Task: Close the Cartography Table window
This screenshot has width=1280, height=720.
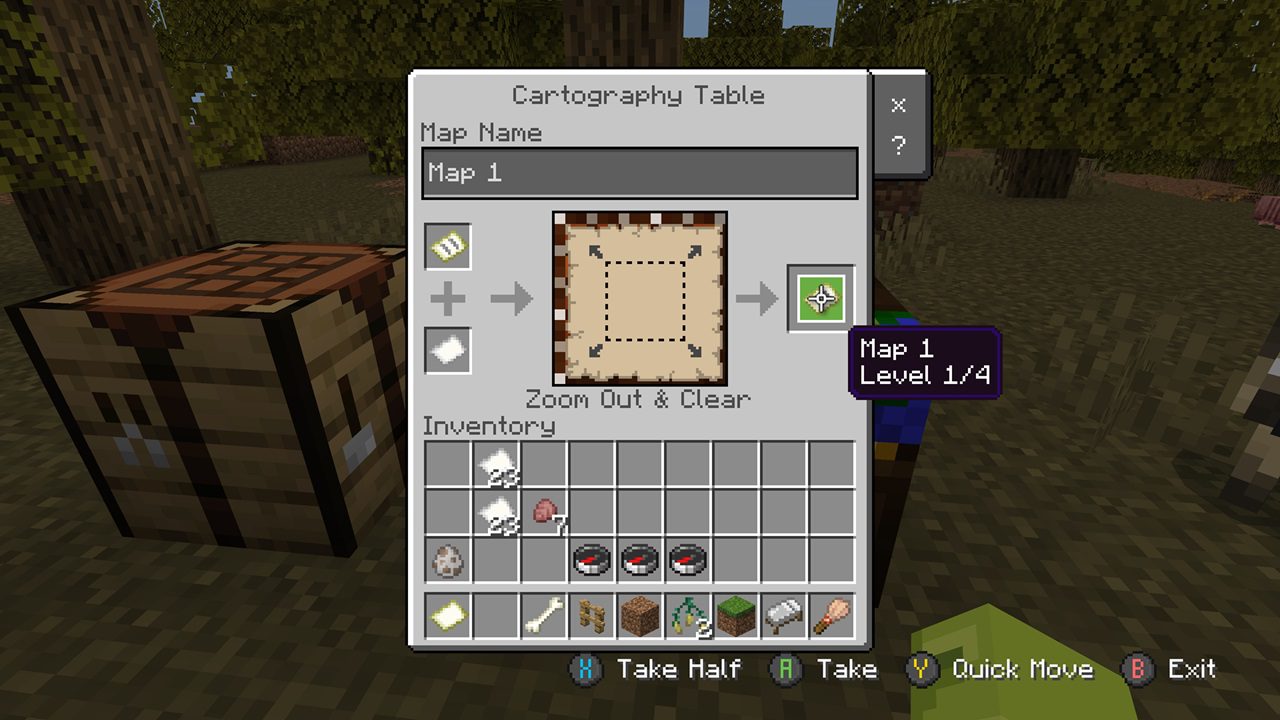Action: point(898,106)
